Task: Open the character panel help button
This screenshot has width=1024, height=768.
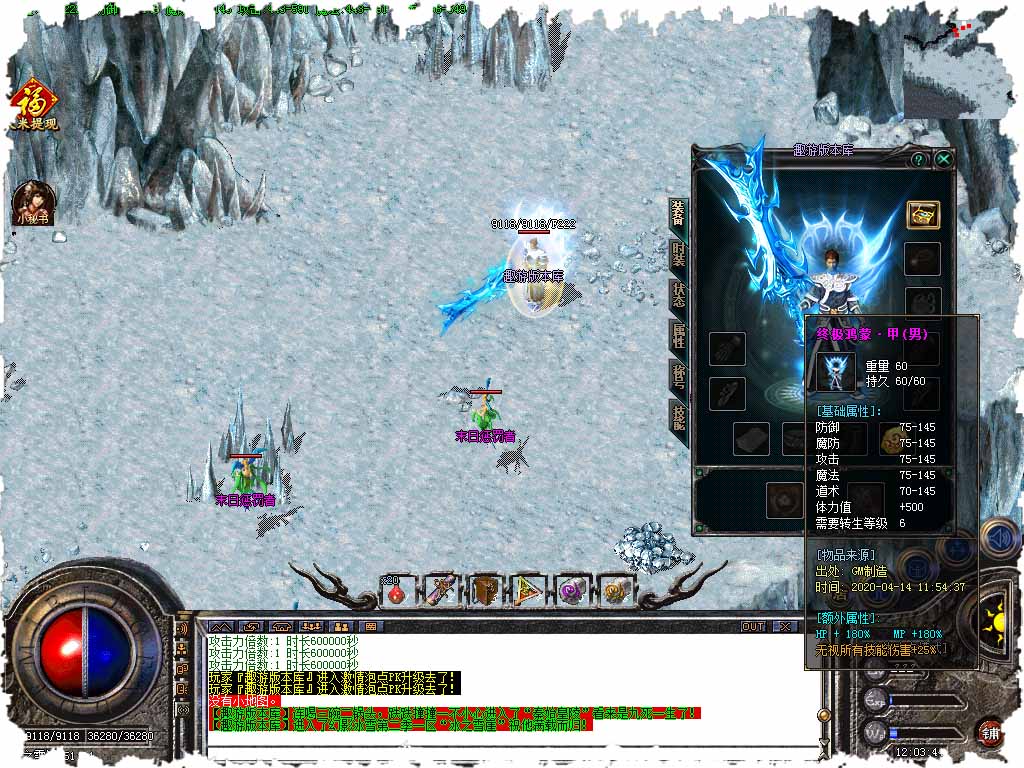Action: 918,159
